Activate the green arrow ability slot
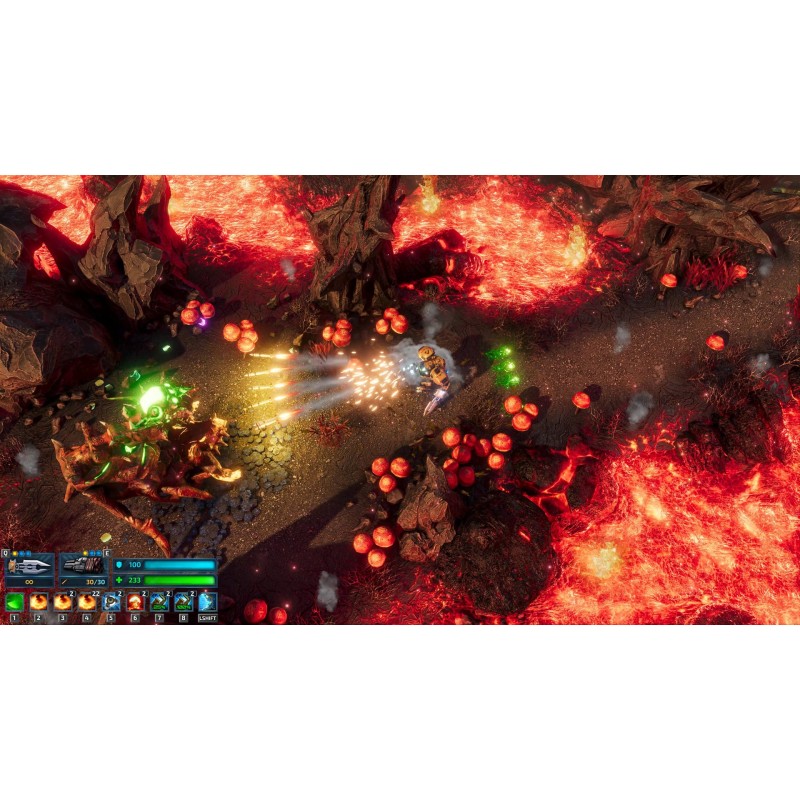 tap(14, 602)
